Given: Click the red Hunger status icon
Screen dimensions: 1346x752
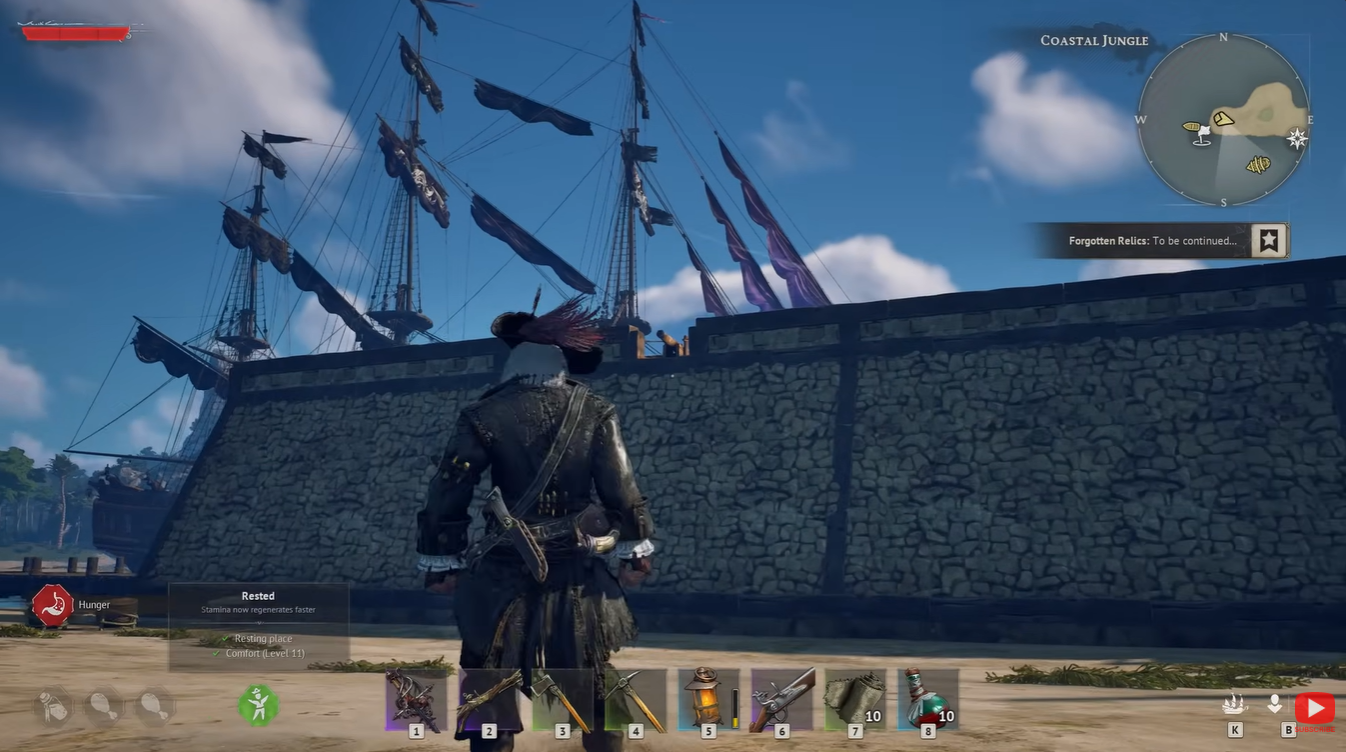Looking at the screenshot, I should [55, 604].
